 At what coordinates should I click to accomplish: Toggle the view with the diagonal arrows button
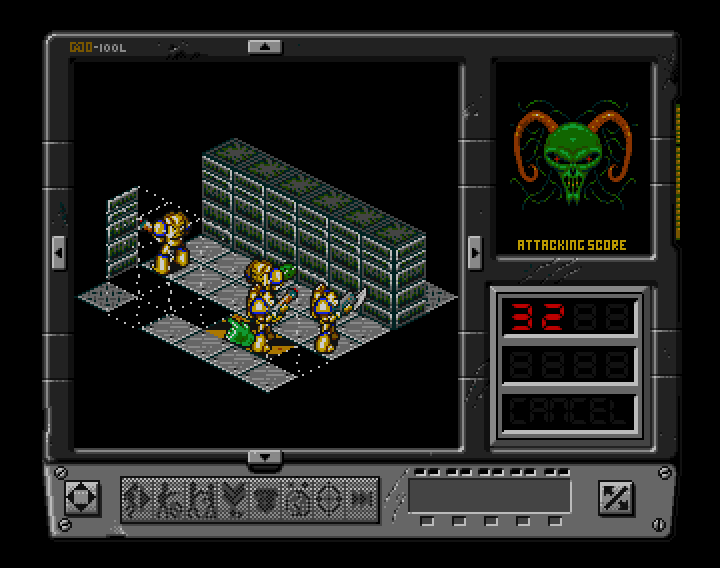coord(612,497)
